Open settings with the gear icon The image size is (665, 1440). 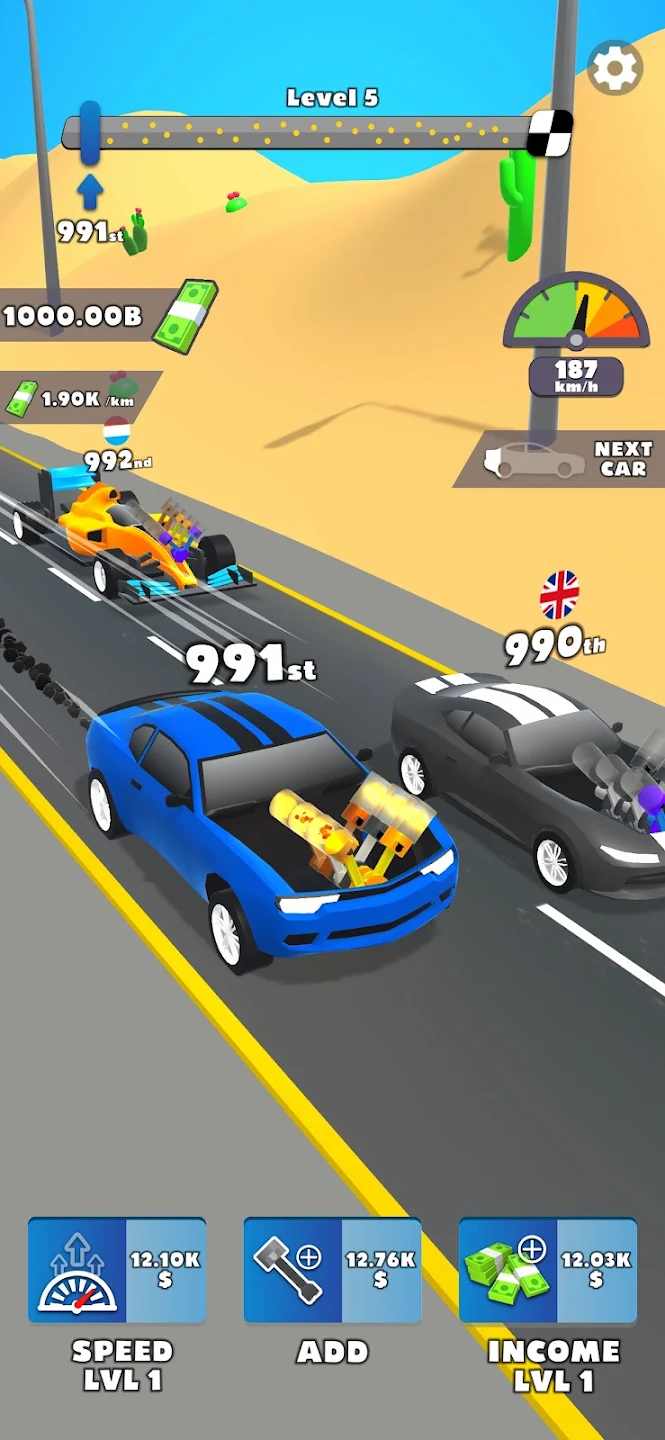pyautogui.click(x=614, y=68)
